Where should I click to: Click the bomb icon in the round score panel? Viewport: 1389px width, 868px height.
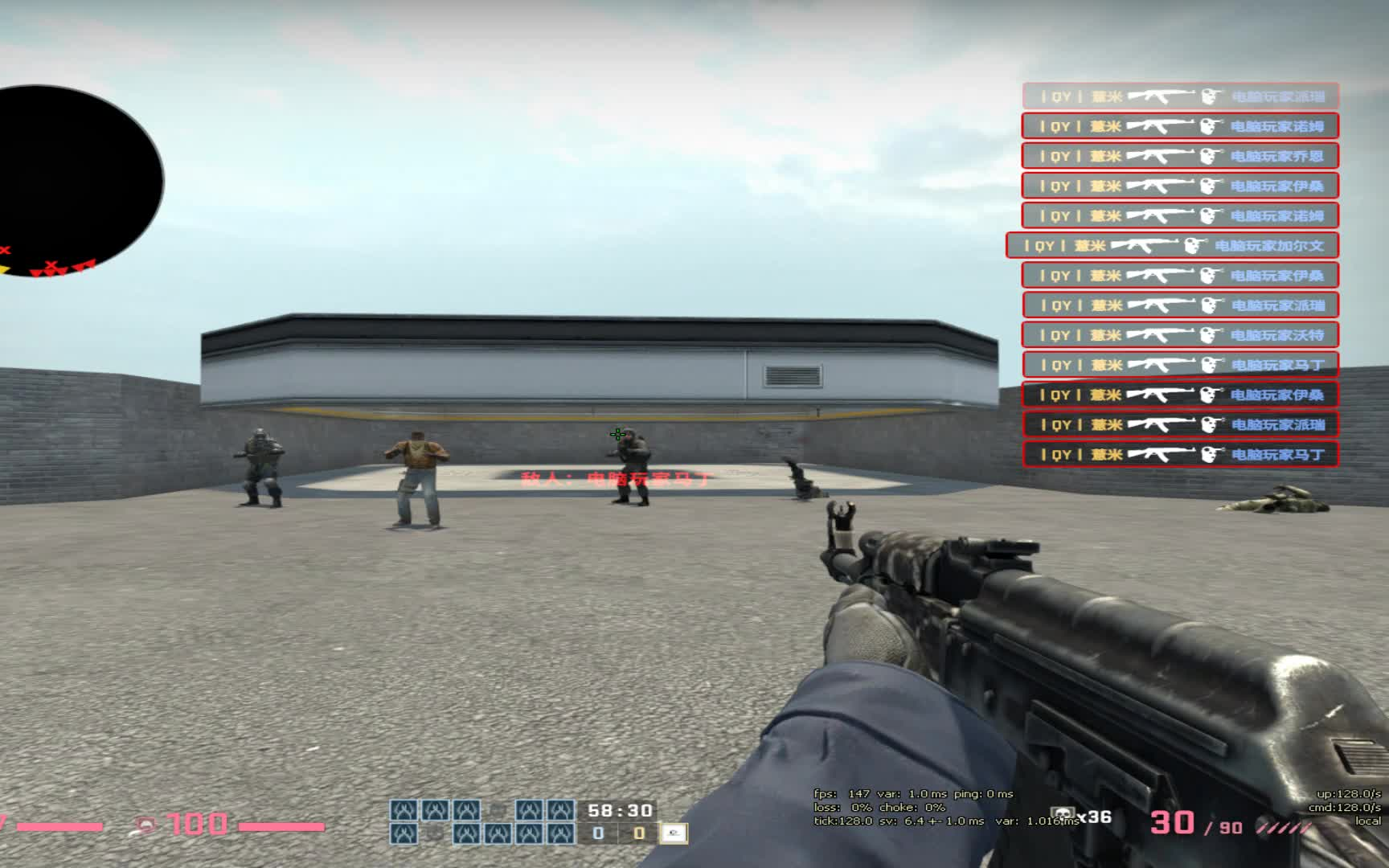(x=674, y=834)
